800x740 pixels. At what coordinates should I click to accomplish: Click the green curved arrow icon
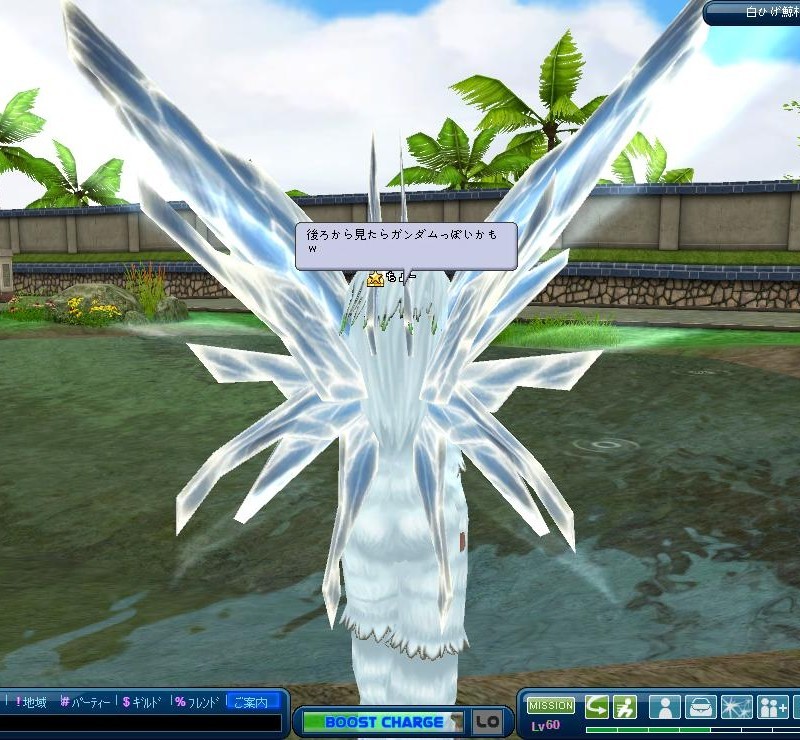coord(597,707)
